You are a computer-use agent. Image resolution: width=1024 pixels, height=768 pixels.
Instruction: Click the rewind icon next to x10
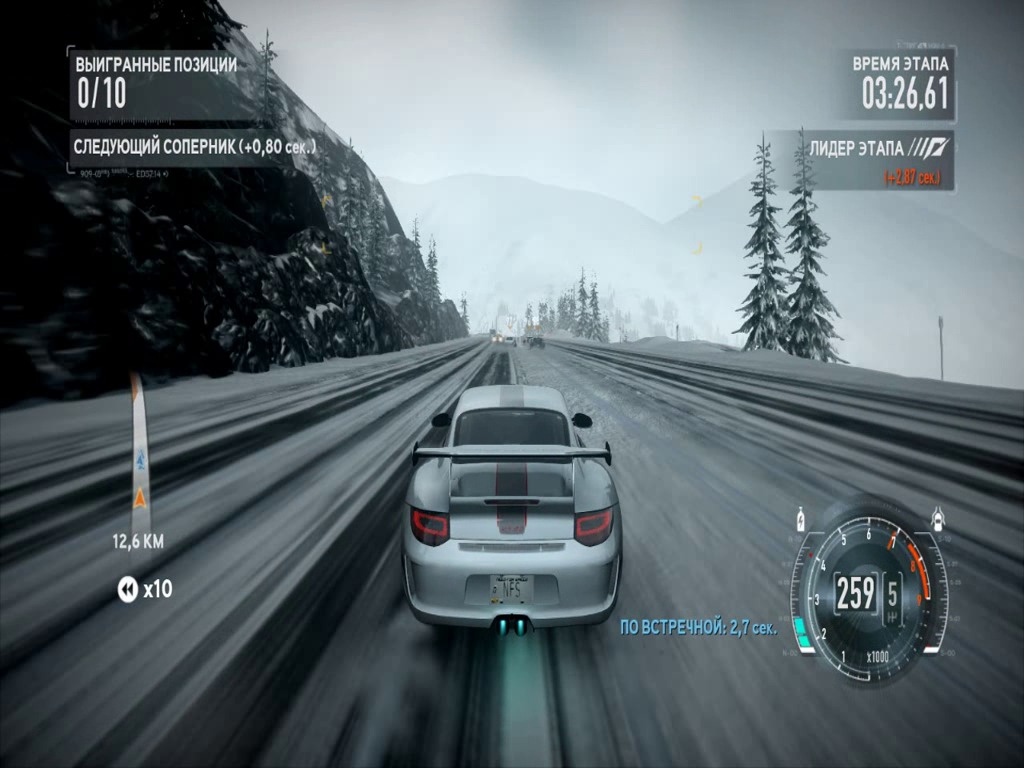point(127,590)
